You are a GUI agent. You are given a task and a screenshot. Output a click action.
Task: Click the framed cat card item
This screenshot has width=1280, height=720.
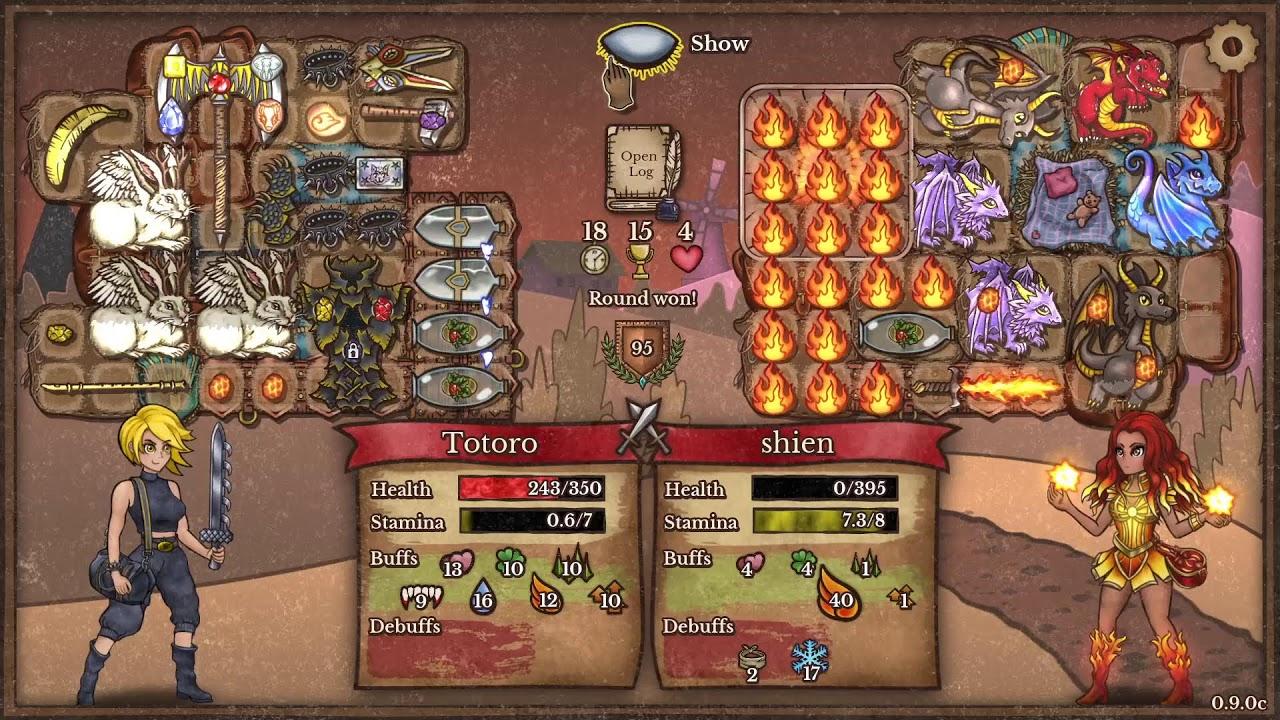coord(380,174)
